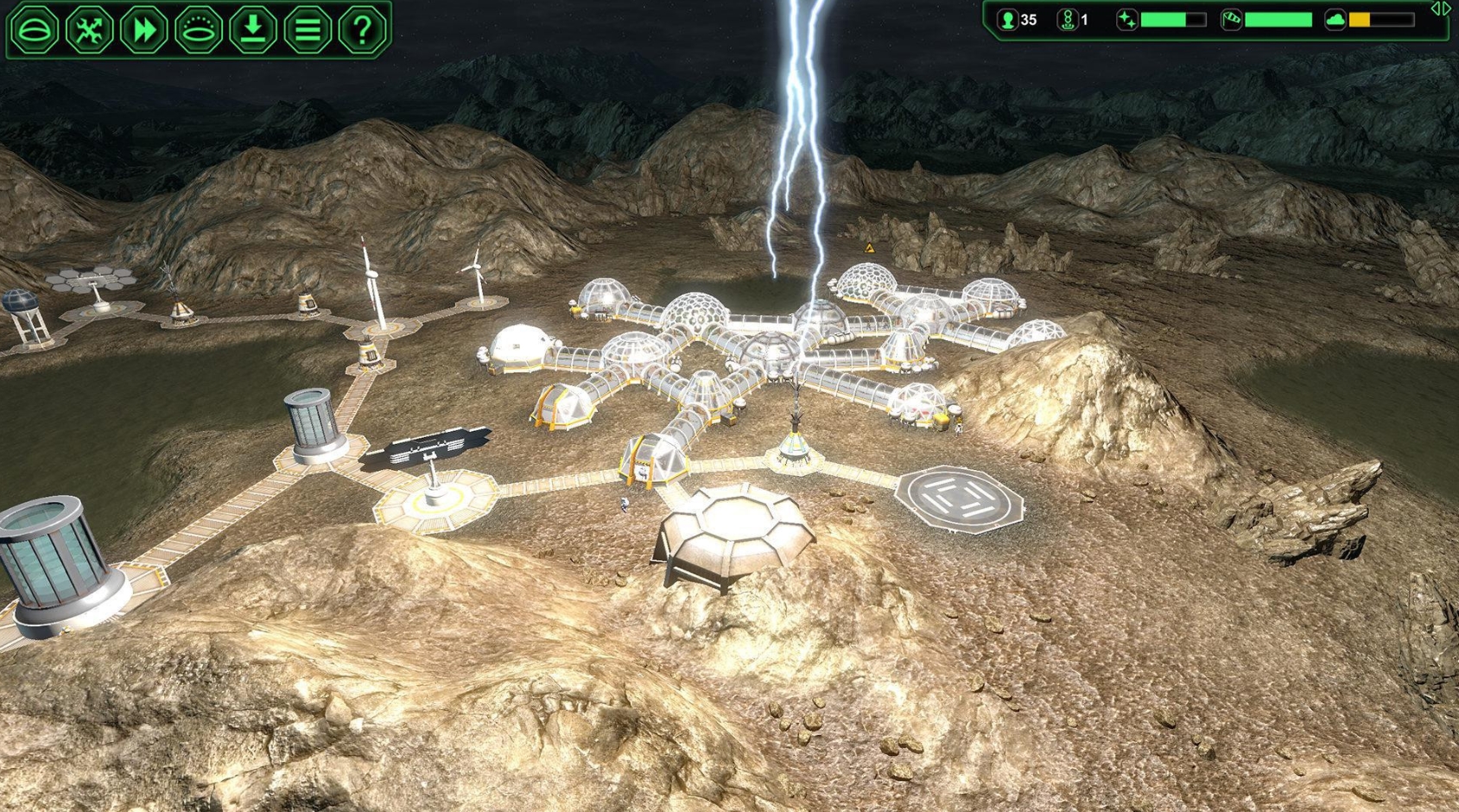The image size is (1459, 812).
Task: Open the in-game menu with the hamburger icon
Action: (308, 29)
